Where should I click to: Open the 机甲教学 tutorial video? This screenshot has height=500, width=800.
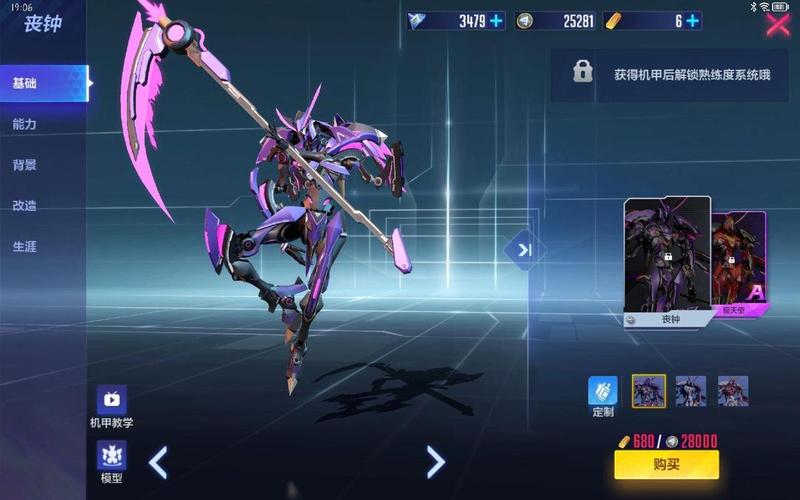[x=111, y=404]
